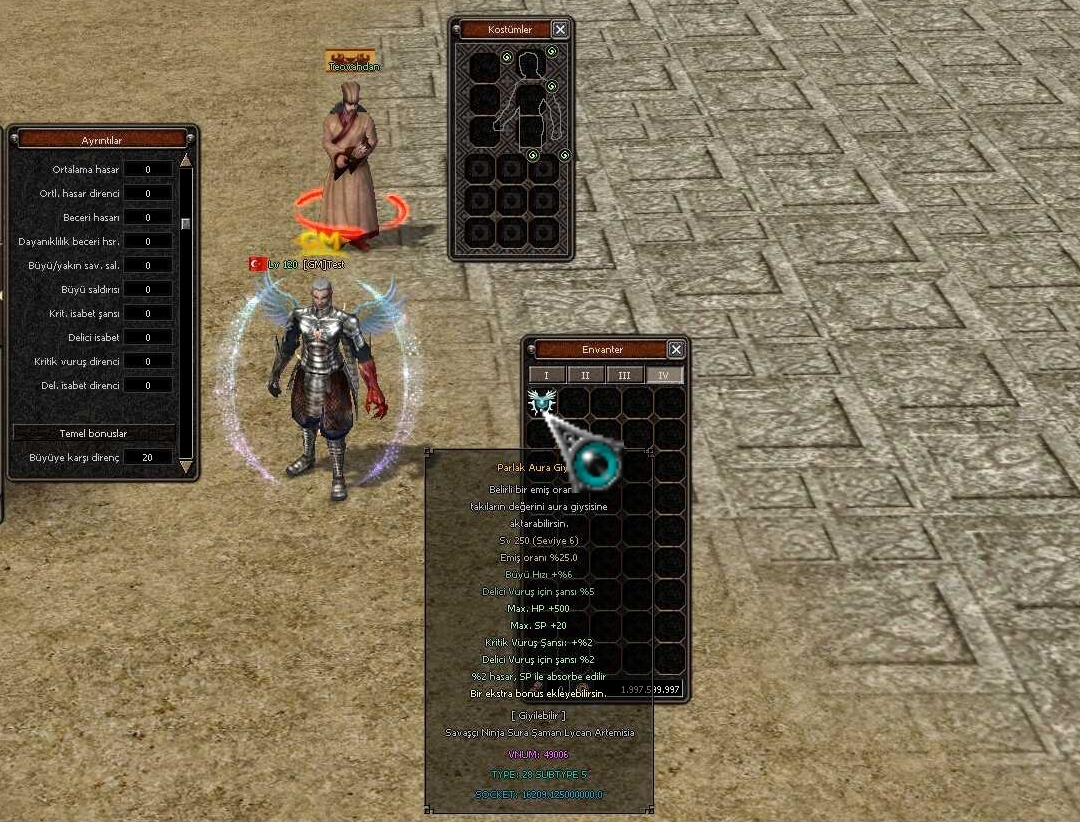Screen dimensions: 1080x822
Task: Click the Ayrıntılar scroll-down arrow
Action: (x=185, y=466)
